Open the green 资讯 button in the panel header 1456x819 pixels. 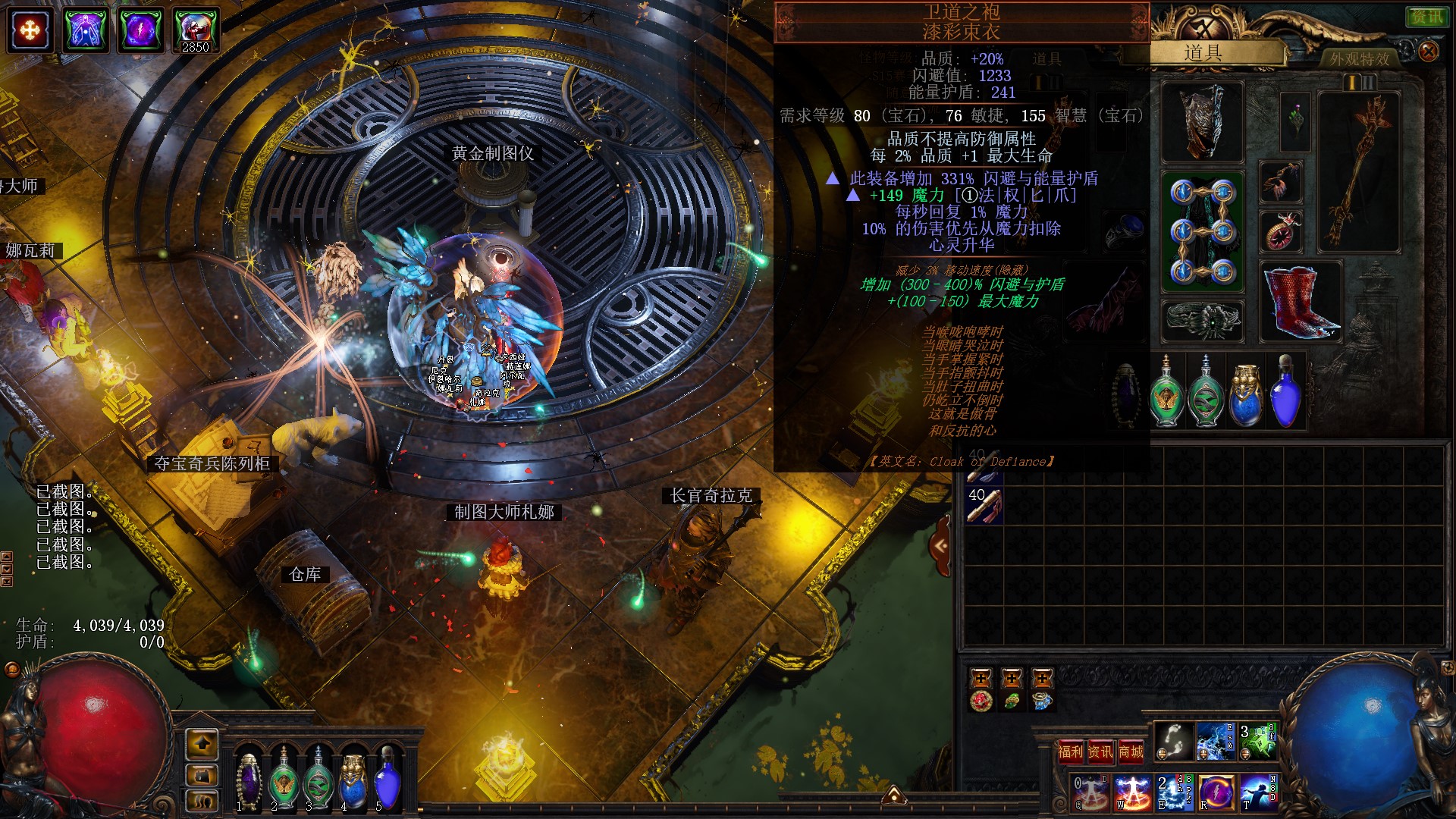click(1426, 17)
